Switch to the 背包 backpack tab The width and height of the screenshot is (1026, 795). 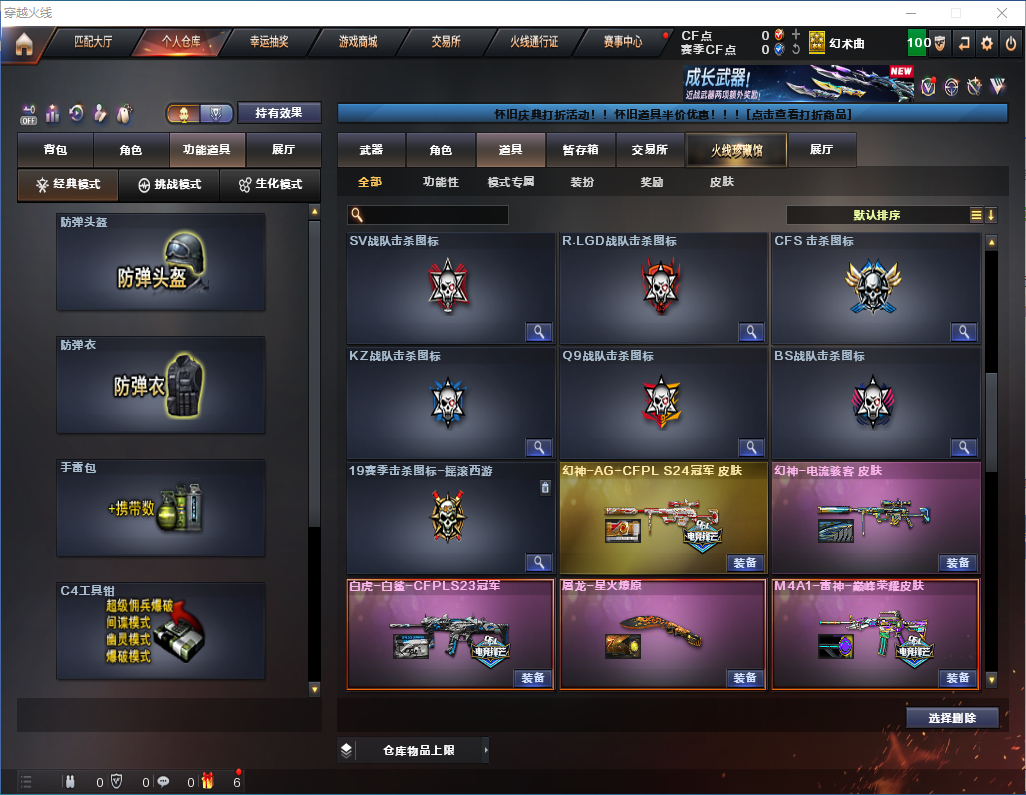click(55, 150)
